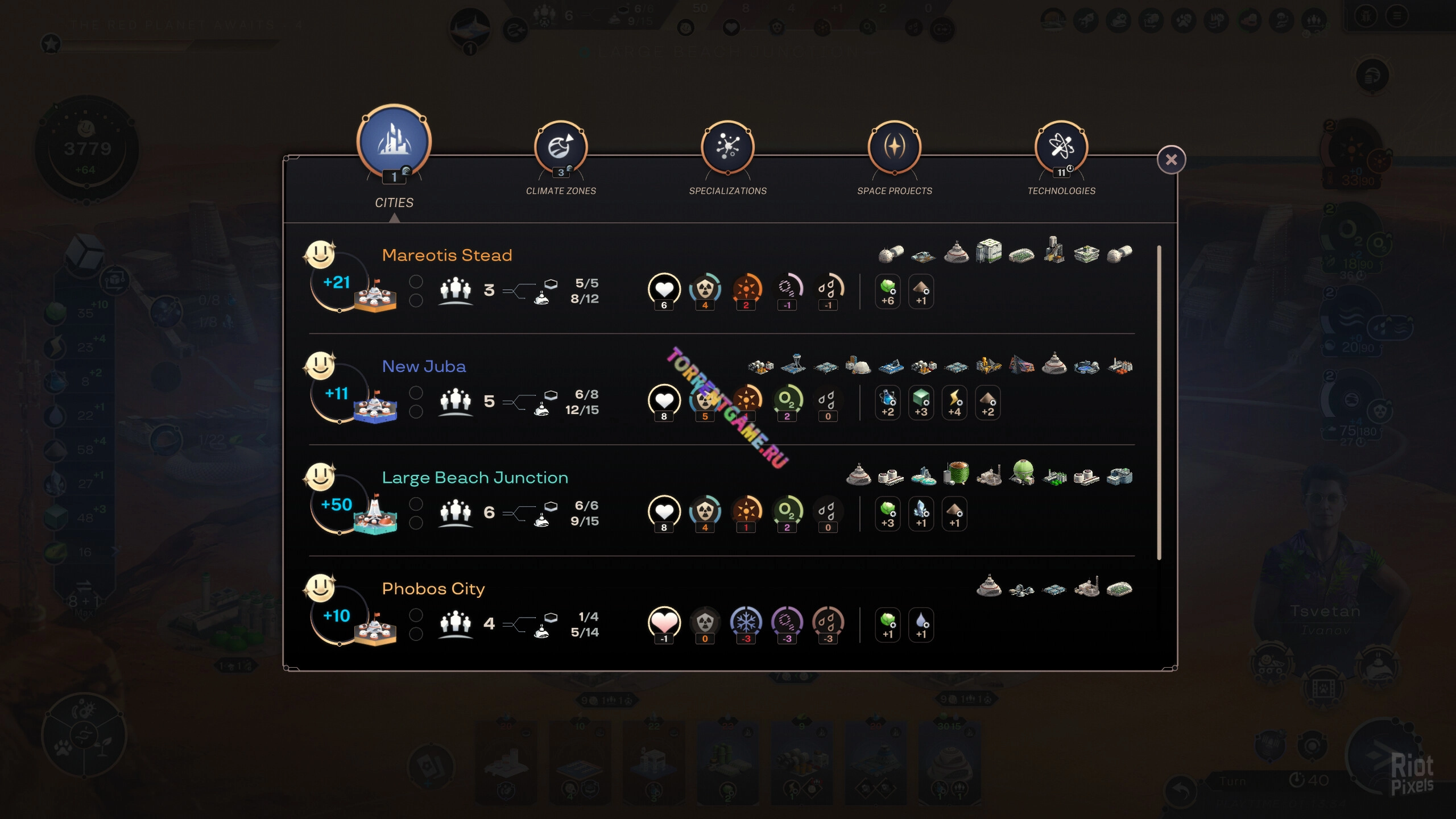Click Mareotis Stead's +21 happiness indicator
This screenshot has width=1456, height=819.
[337, 283]
